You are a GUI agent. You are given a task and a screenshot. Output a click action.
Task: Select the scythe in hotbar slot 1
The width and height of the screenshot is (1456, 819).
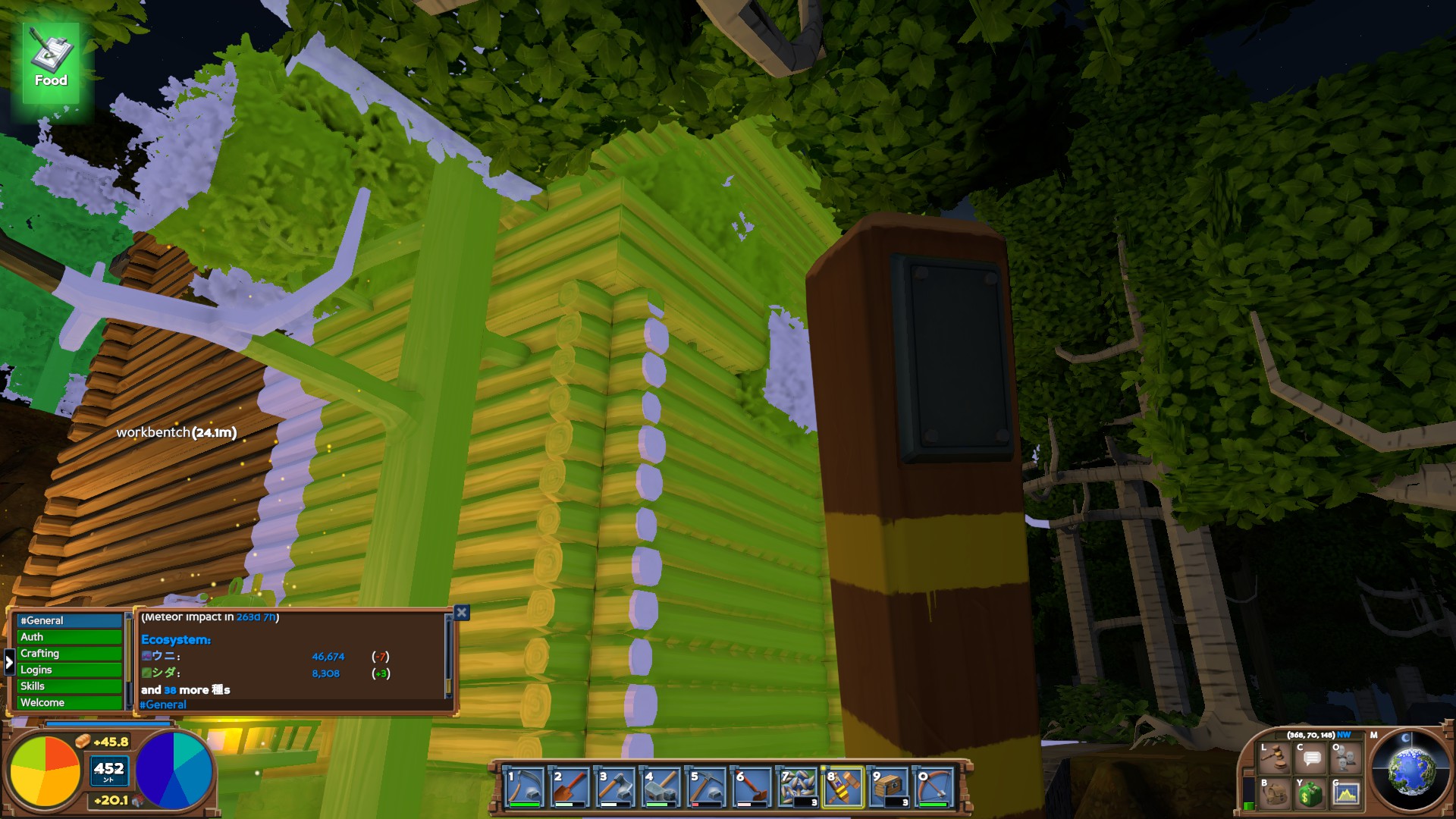coord(525,786)
